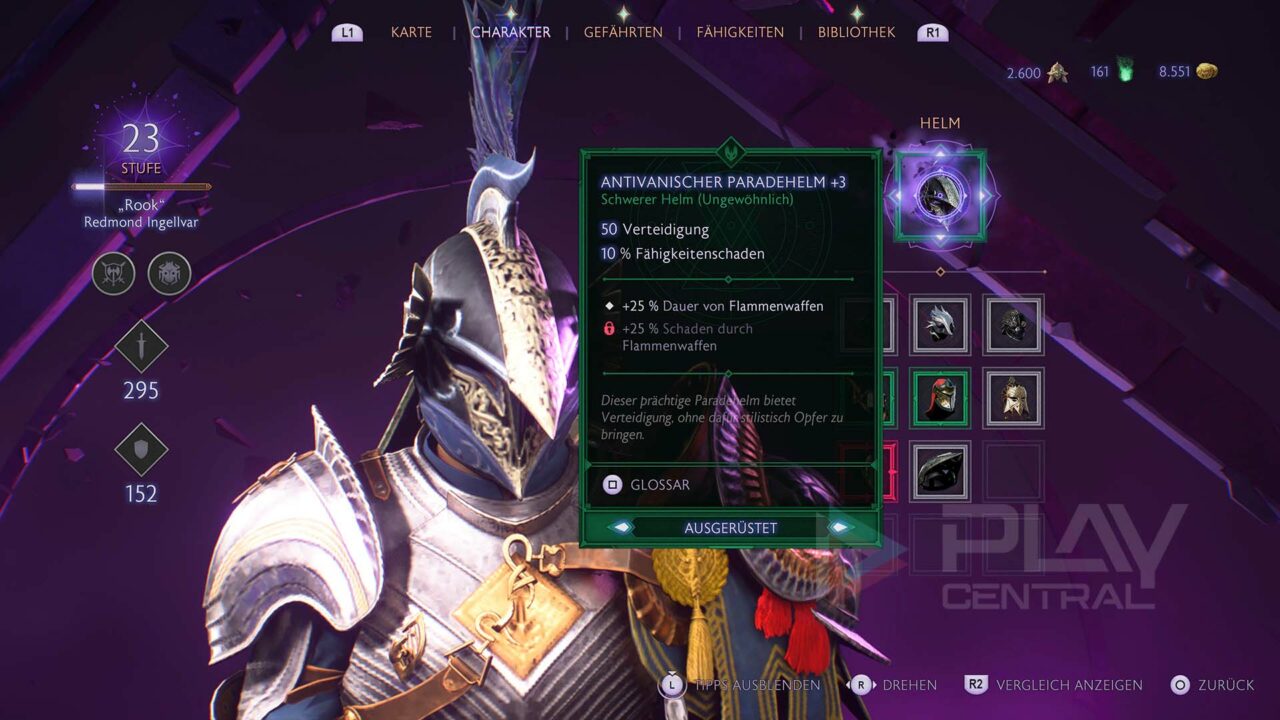Open the Glossar entry in item tooltip
The image size is (1280, 720).
click(x=647, y=485)
